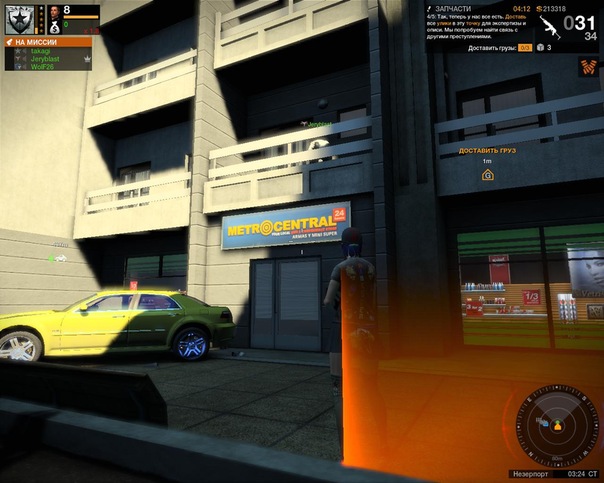604x483 pixels.
Task: Click the money bag icon
Action: pos(54,27)
